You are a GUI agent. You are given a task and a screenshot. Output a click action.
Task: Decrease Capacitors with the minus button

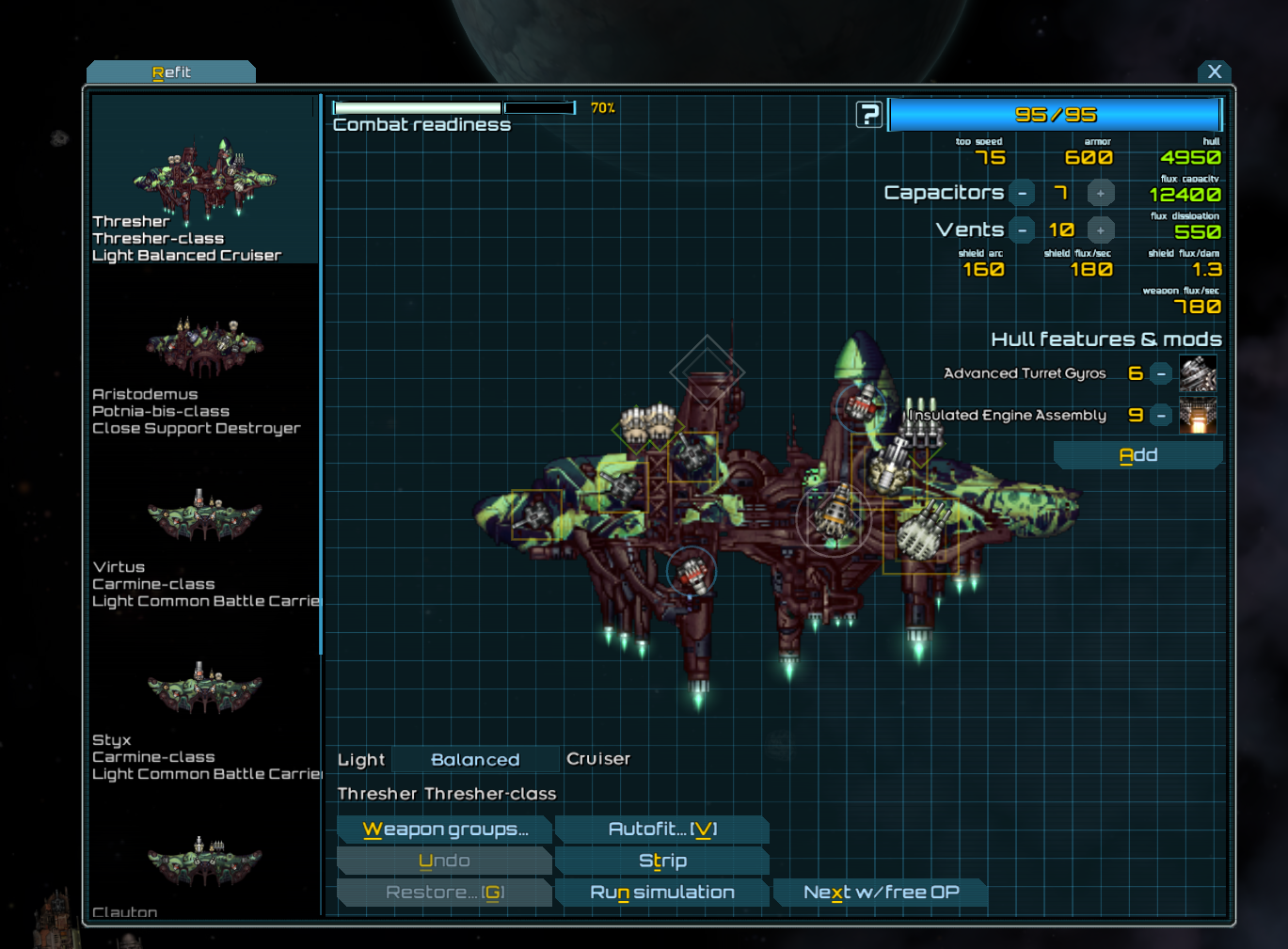click(1022, 193)
